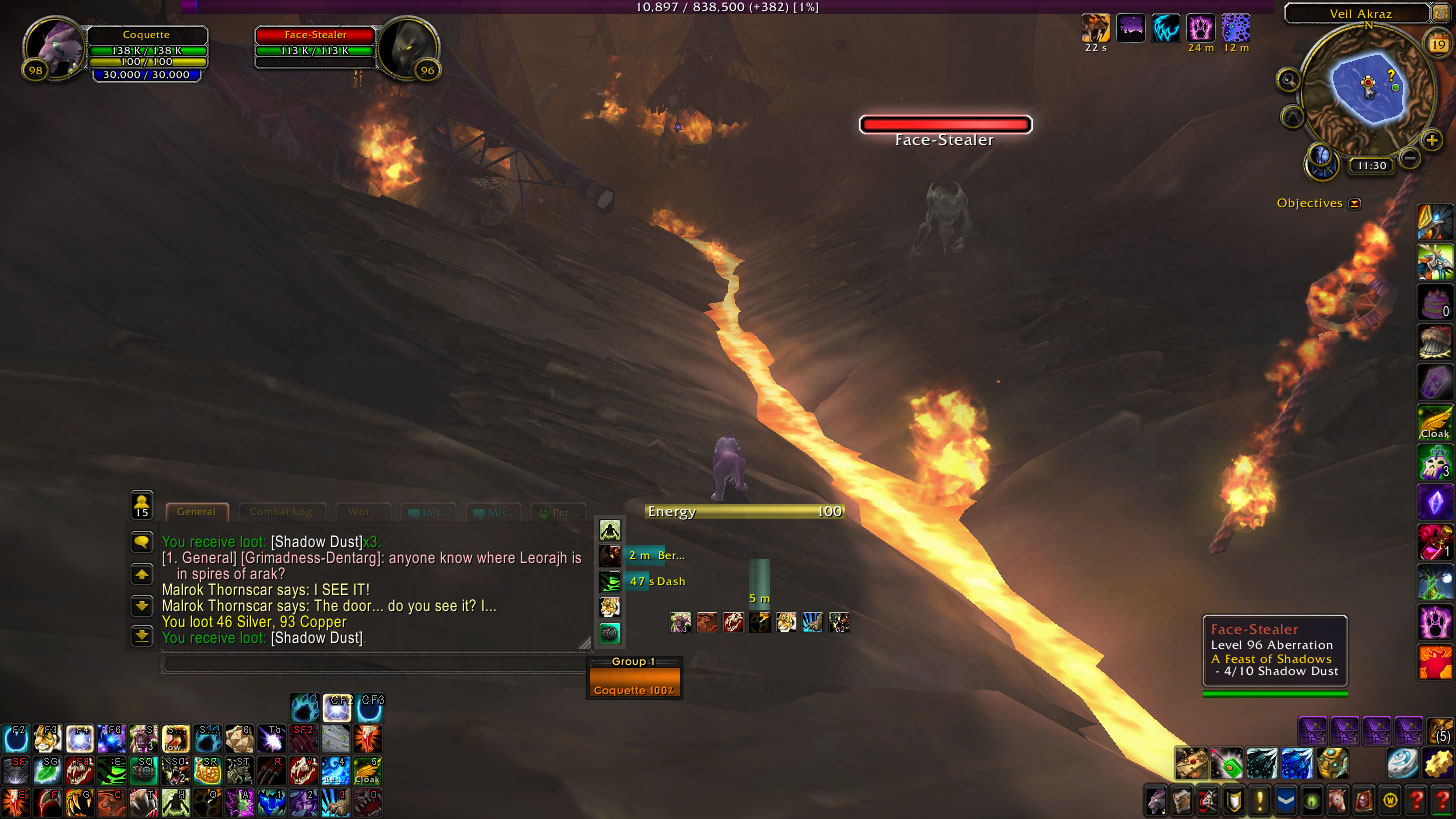Open the world map button beside Veil Akraz

click(1440, 12)
